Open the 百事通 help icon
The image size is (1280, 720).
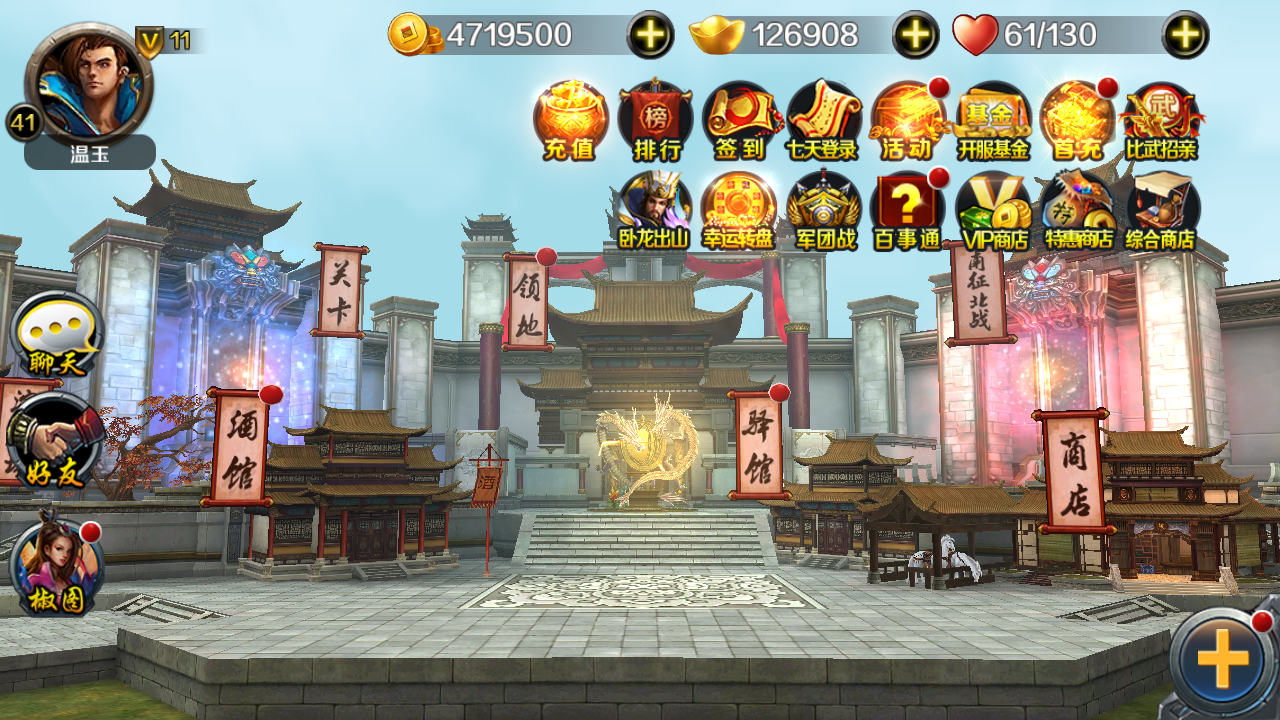pyautogui.click(x=908, y=210)
